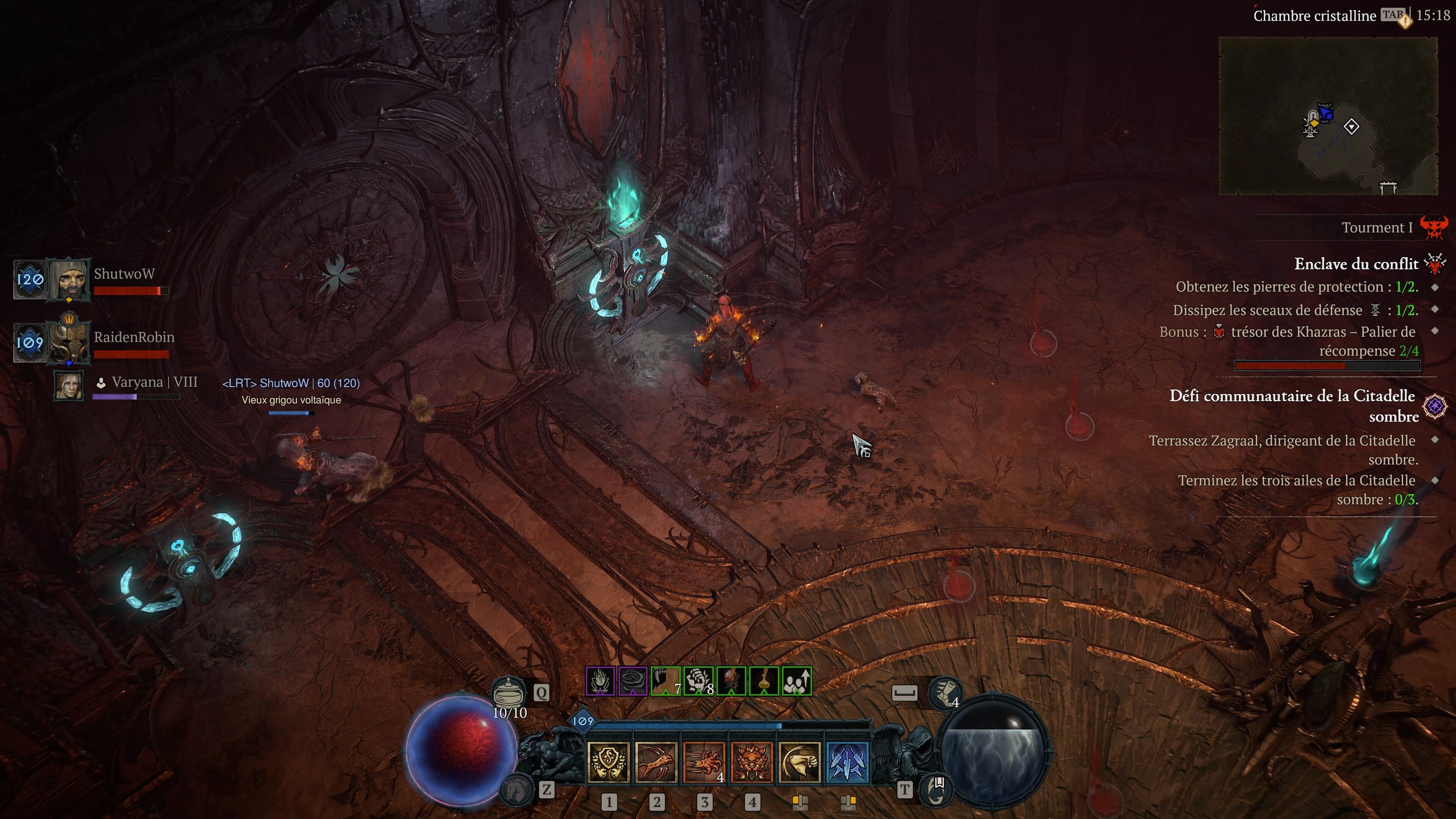This screenshot has height=819, width=1456.
Task: Summon the horse mount
Action: click(x=516, y=789)
